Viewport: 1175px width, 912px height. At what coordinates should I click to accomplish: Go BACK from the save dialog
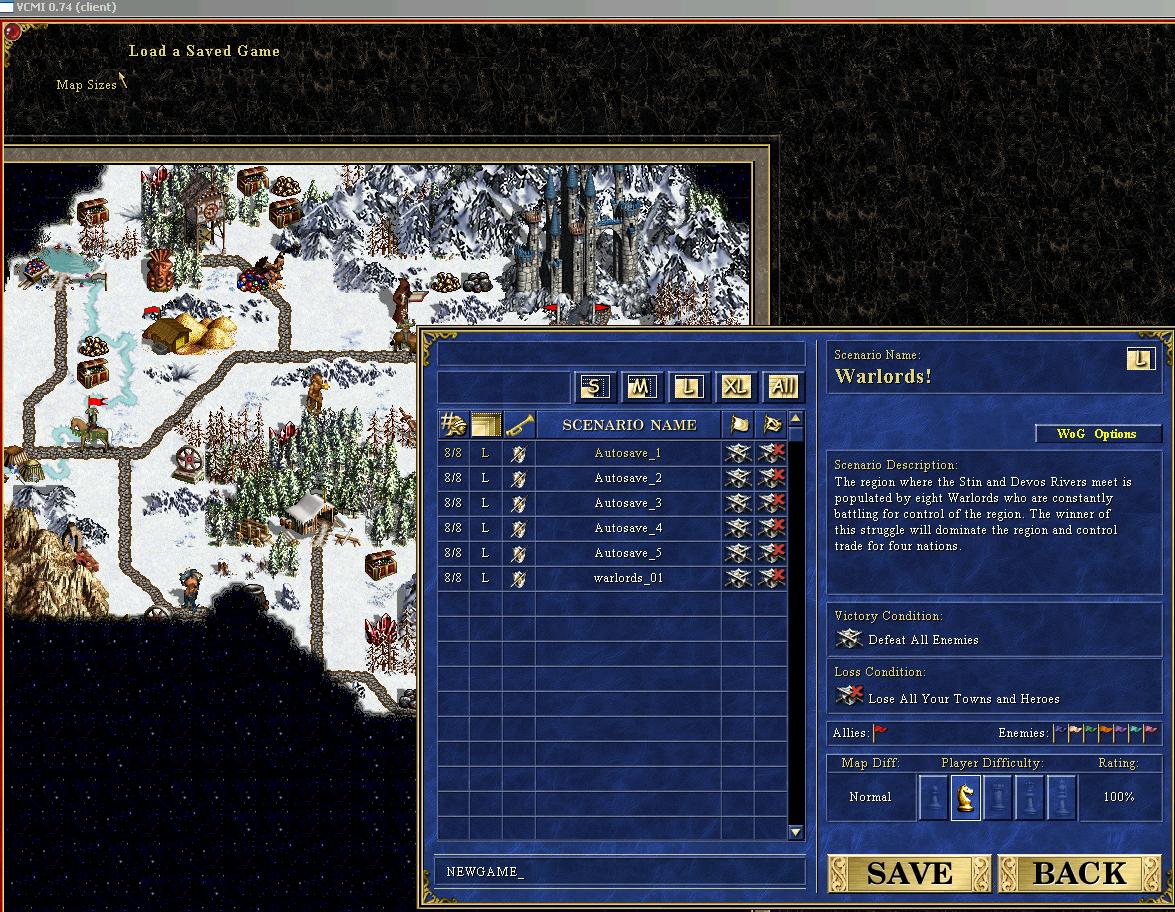pos(1079,873)
